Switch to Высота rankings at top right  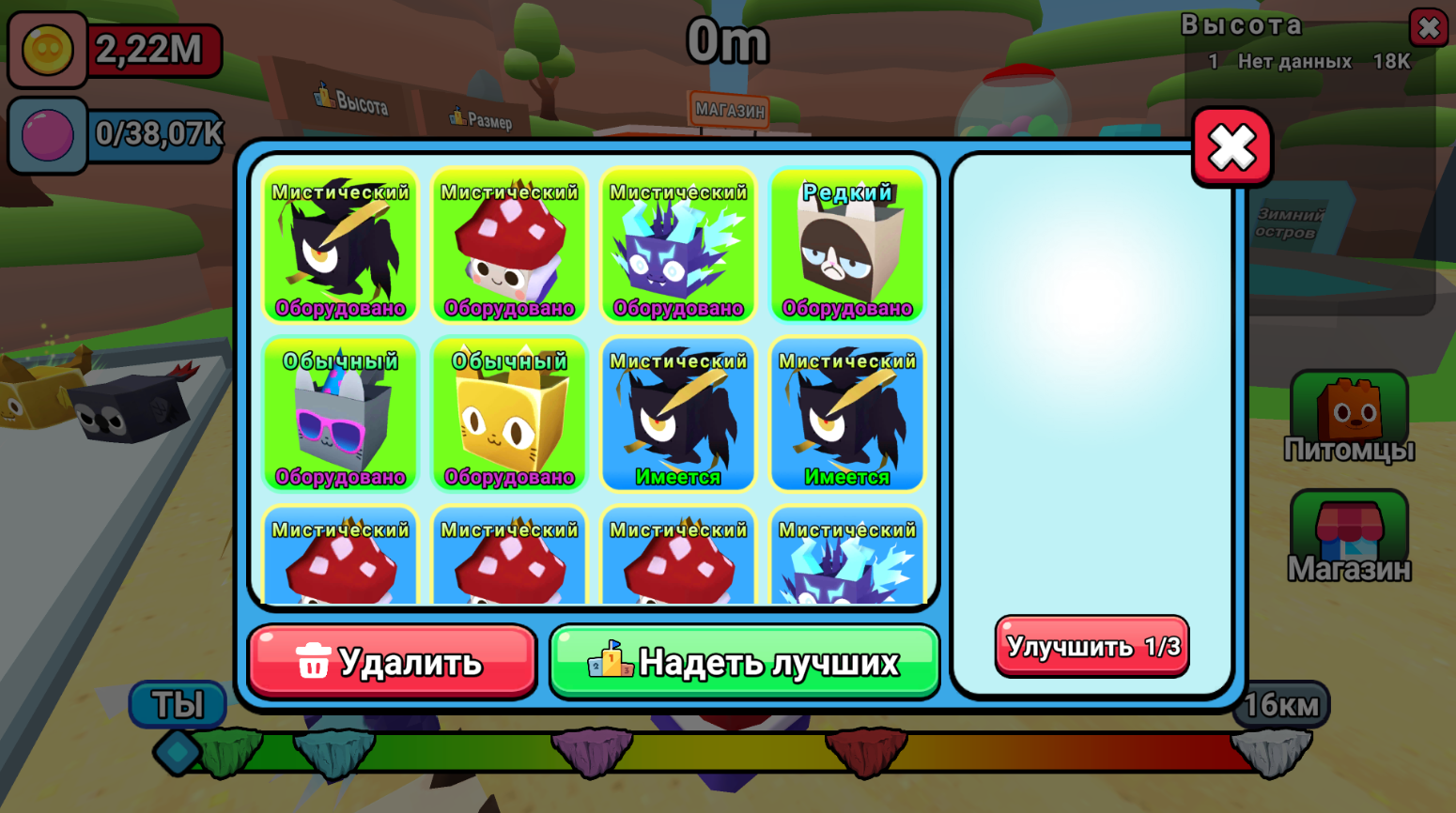click(1242, 26)
